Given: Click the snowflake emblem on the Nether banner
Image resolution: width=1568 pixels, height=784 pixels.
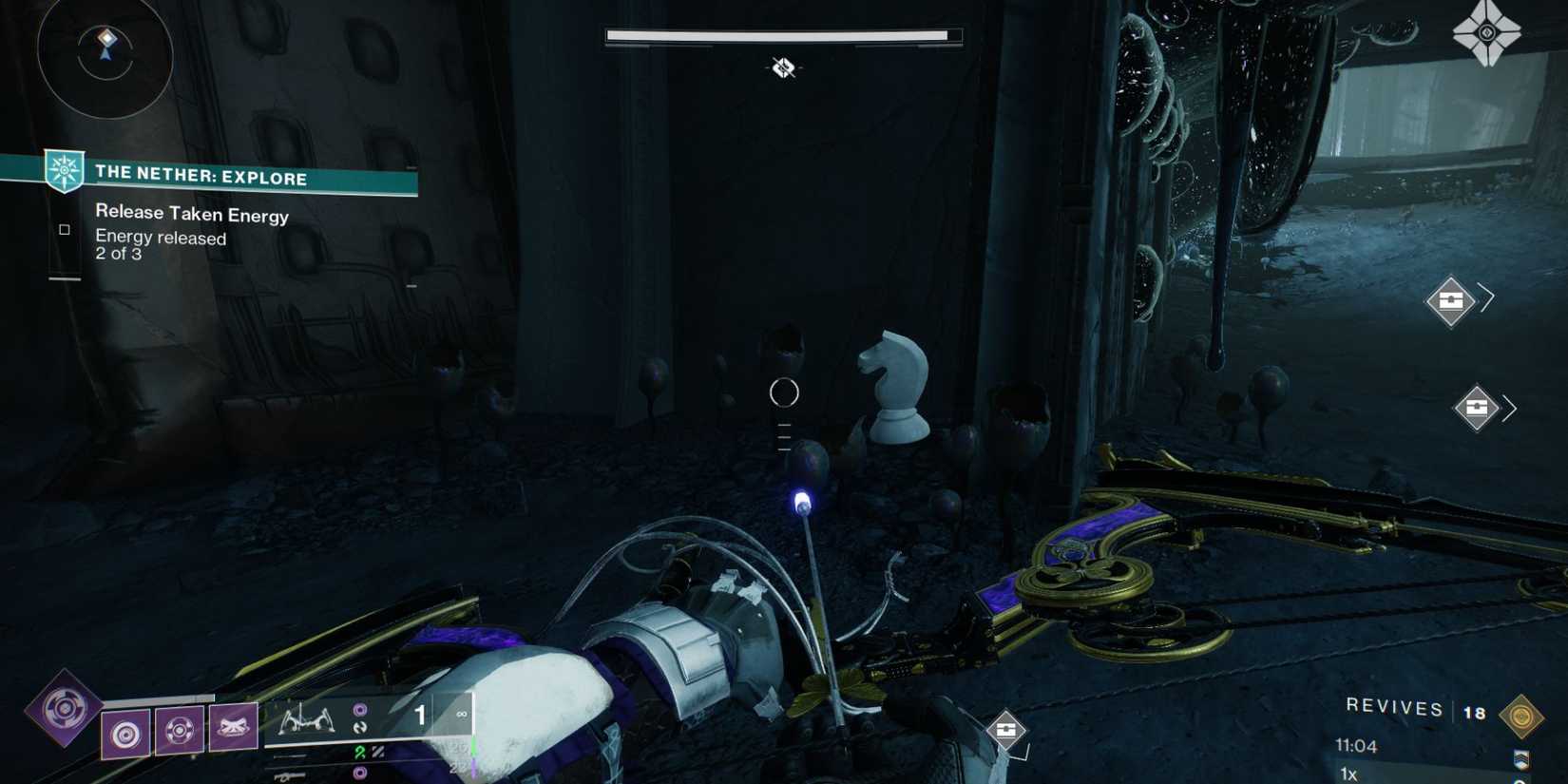Looking at the screenshot, I should pyautogui.click(x=63, y=171).
